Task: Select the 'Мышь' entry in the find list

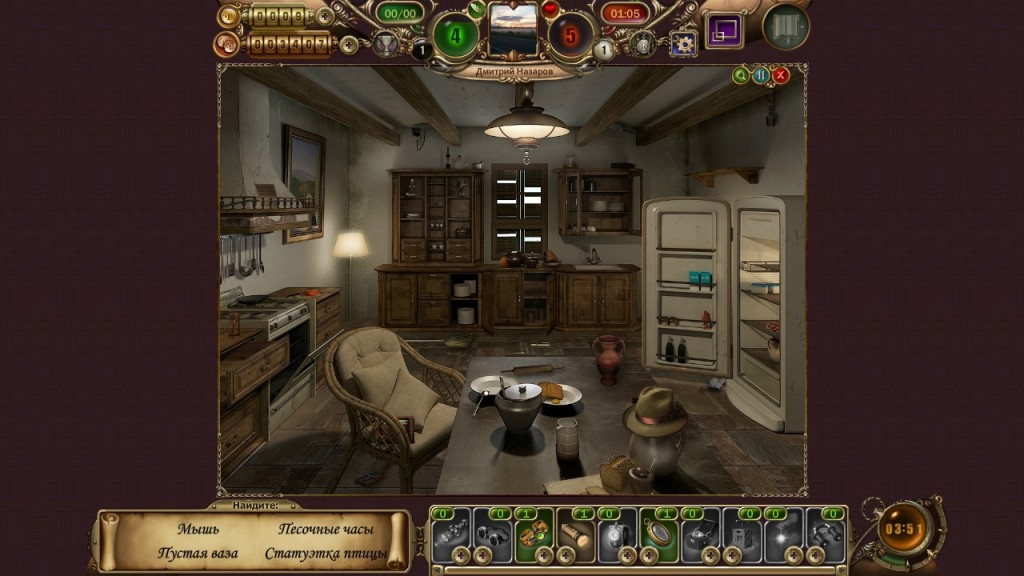Action: (x=198, y=529)
